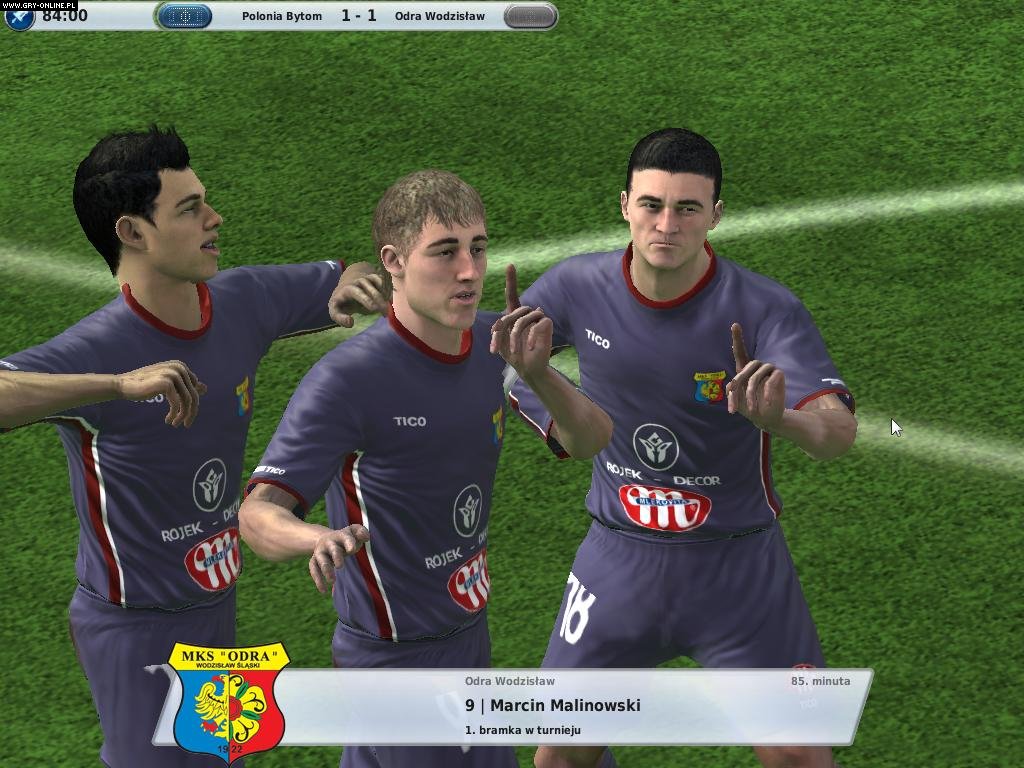Open the blue pitch tactics button
The image size is (1024, 768).
pyautogui.click(x=185, y=16)
